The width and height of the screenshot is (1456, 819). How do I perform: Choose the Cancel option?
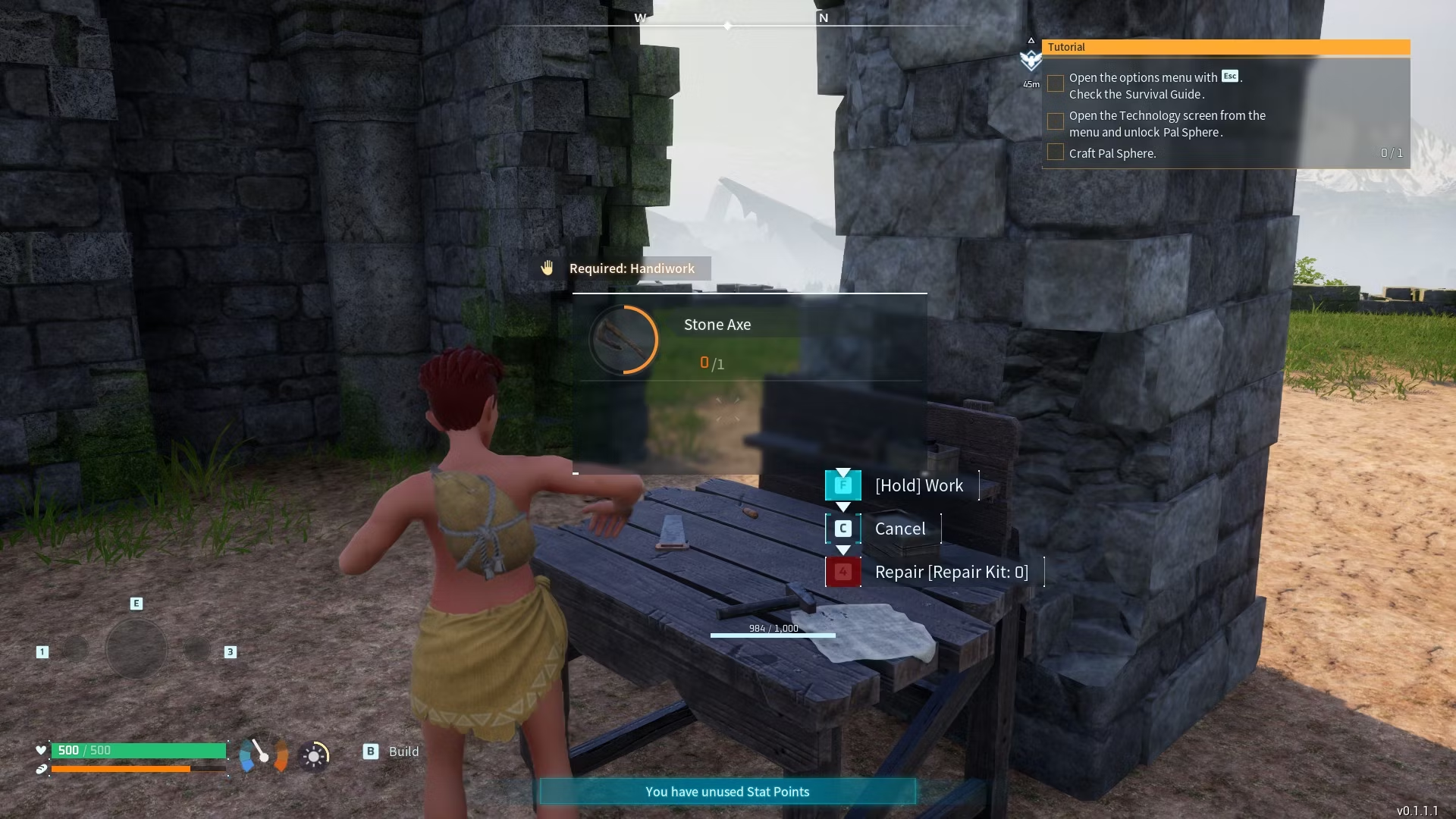click(x=899, y=529)
